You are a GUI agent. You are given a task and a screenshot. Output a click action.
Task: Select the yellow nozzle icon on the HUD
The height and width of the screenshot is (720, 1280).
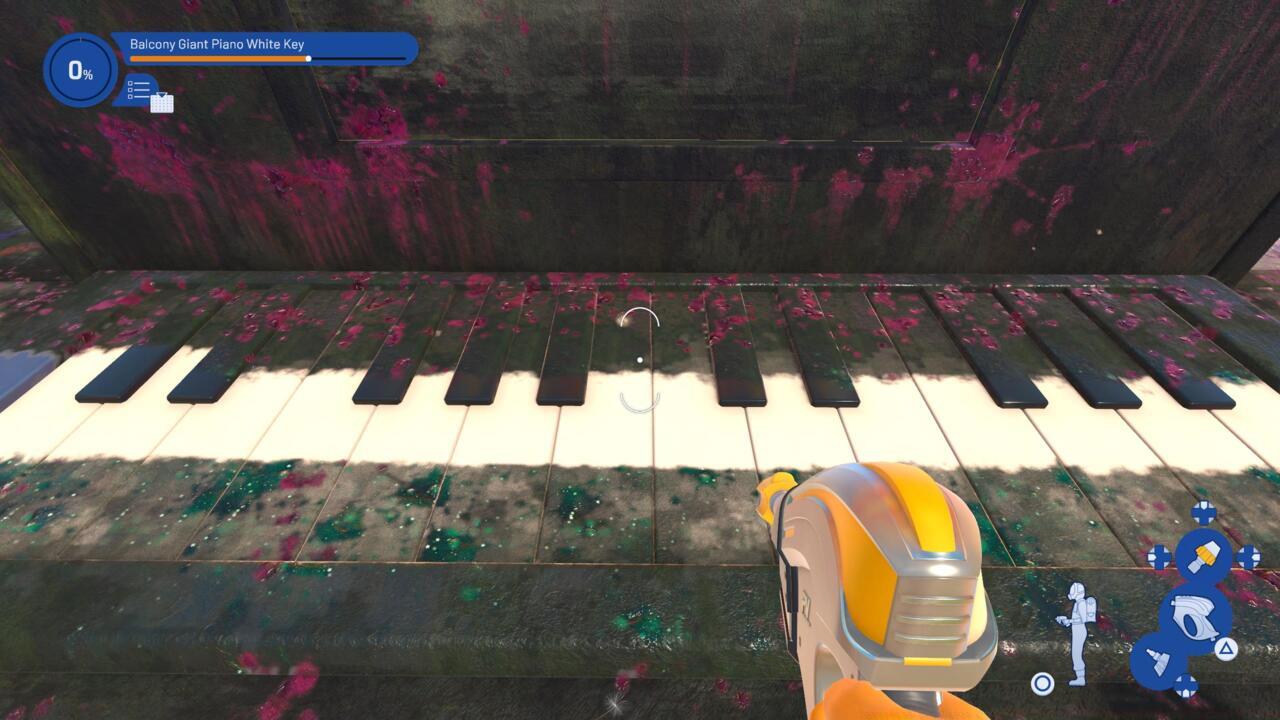(1206, 556)
